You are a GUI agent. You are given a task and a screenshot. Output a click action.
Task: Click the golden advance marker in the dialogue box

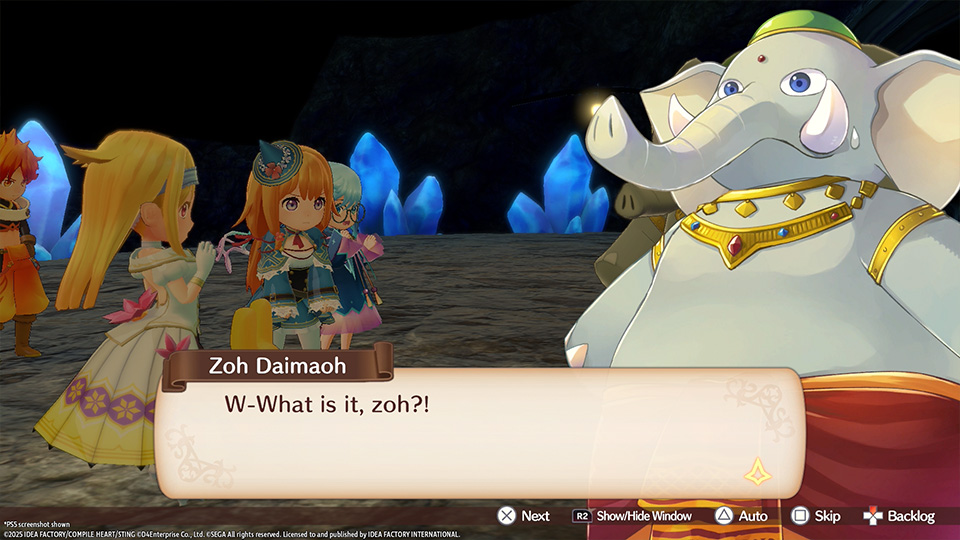click(757, 471)
